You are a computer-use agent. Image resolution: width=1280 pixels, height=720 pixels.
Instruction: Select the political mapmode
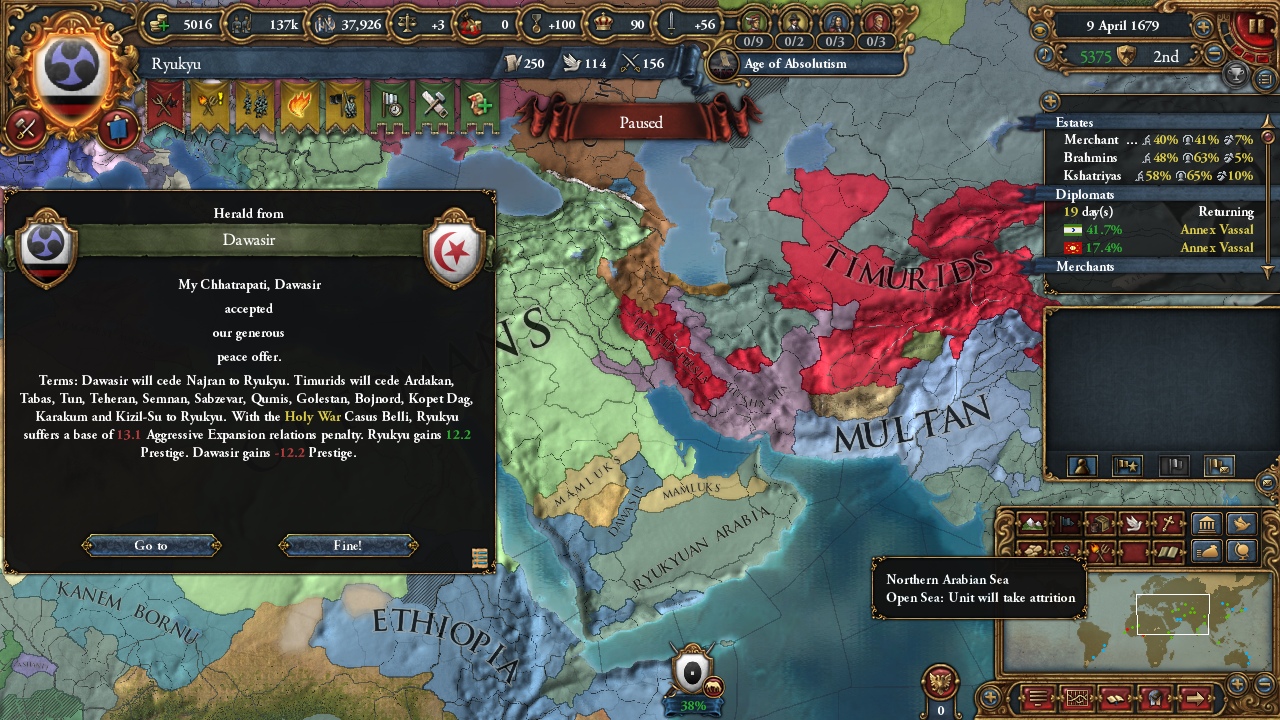[x=1064, y=523]
